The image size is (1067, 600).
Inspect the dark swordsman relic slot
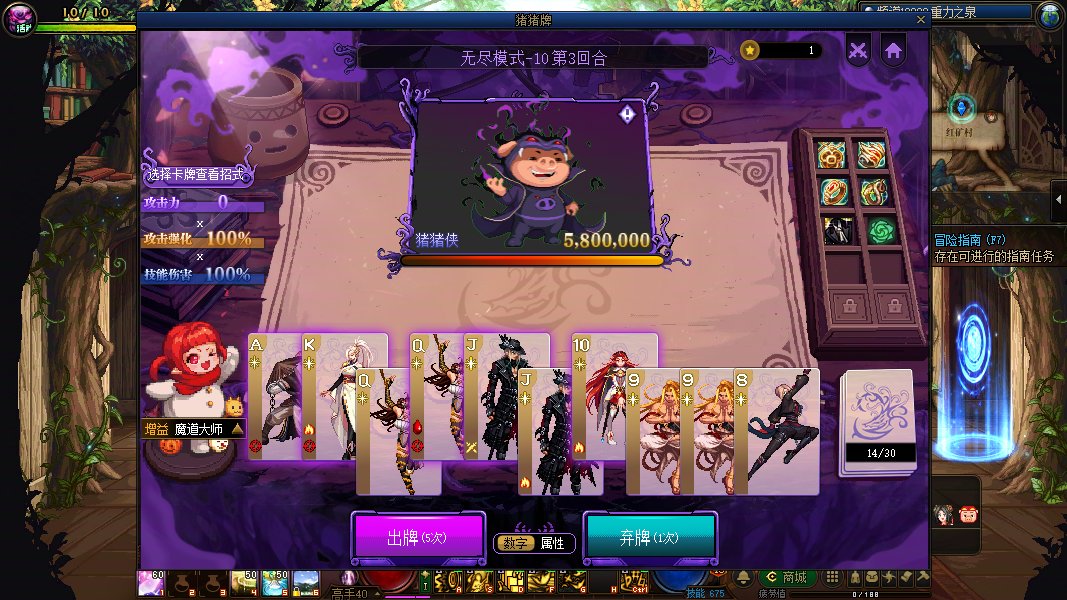coord(836,231)
